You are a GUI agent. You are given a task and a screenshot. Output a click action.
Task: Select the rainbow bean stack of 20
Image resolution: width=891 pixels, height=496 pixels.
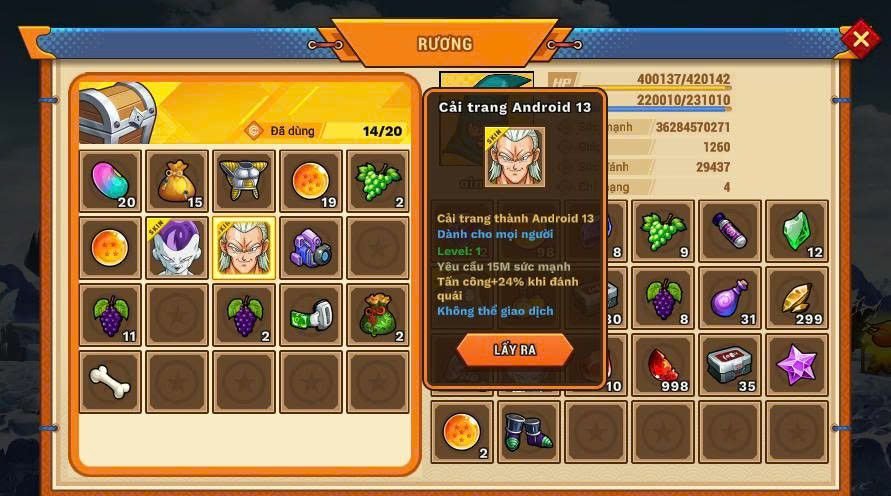pyautogui.click(x=110, y=181)
